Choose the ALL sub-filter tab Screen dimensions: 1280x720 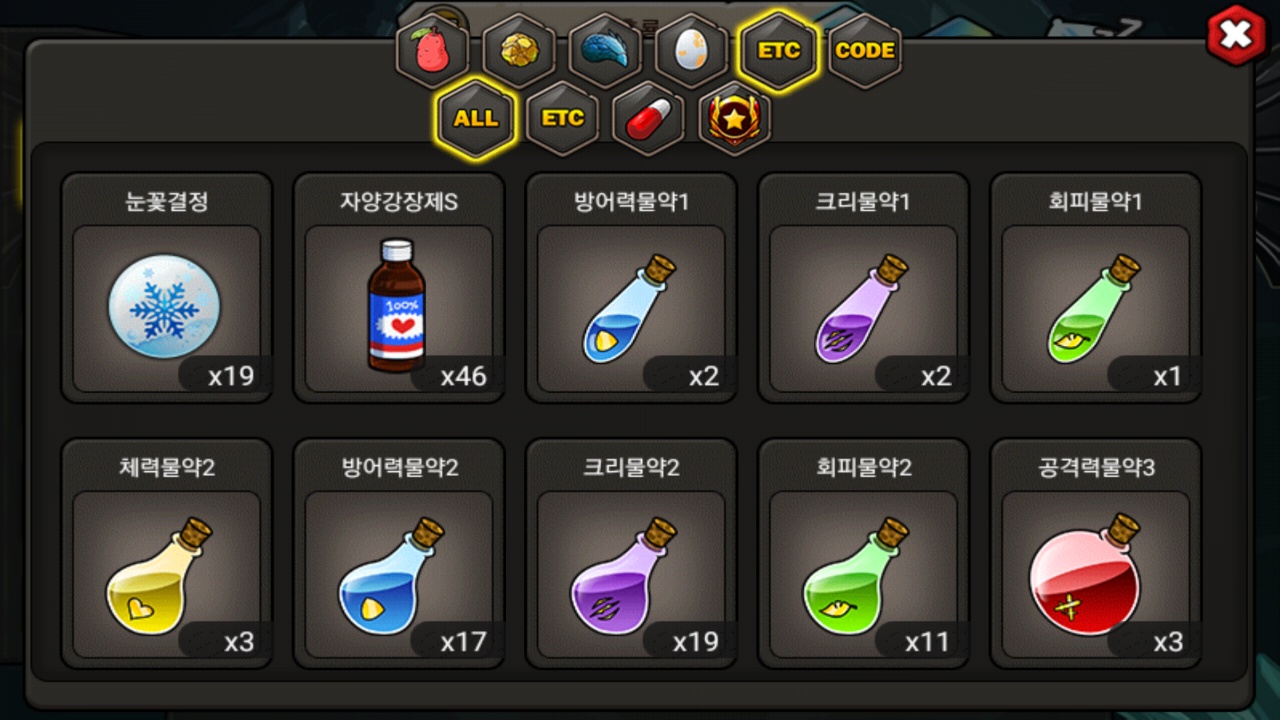coord(476,118)
